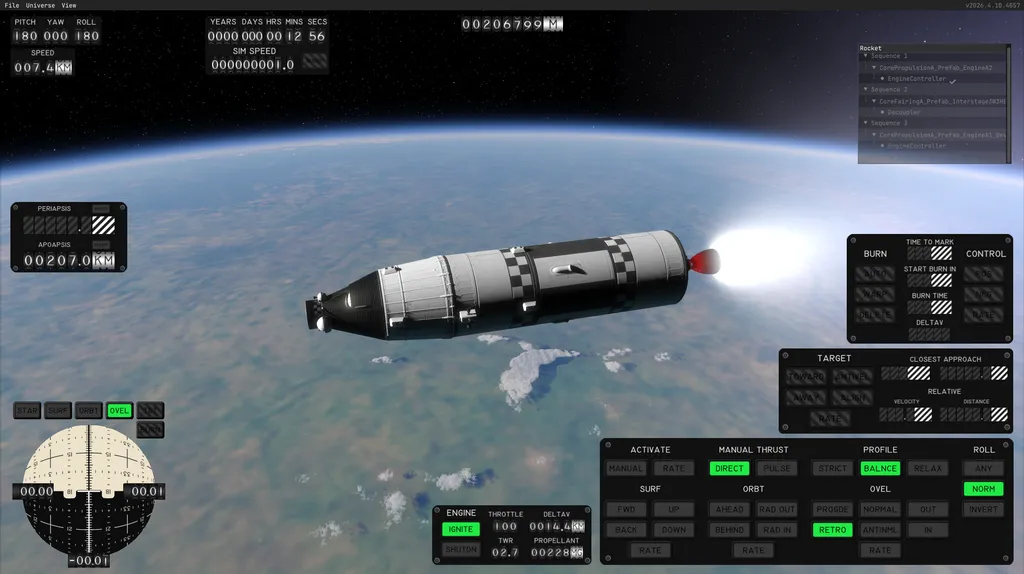This screenshot has height=574, width=1024.
Task: Switch manual thrust to PULSE
Action: pos(776,468)
